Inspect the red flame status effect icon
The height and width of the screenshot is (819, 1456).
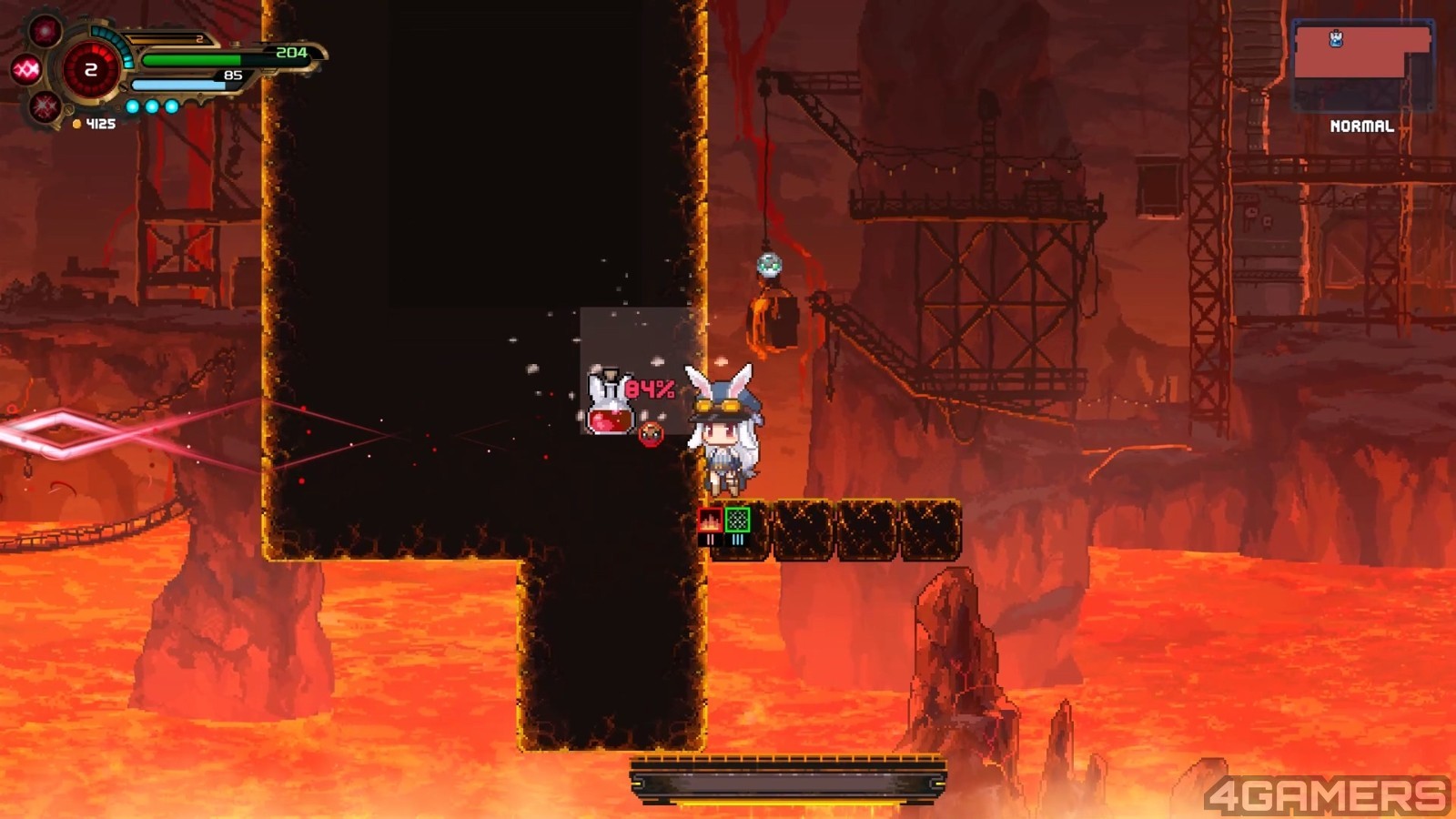pyautogui.click(x=710, y=520)
